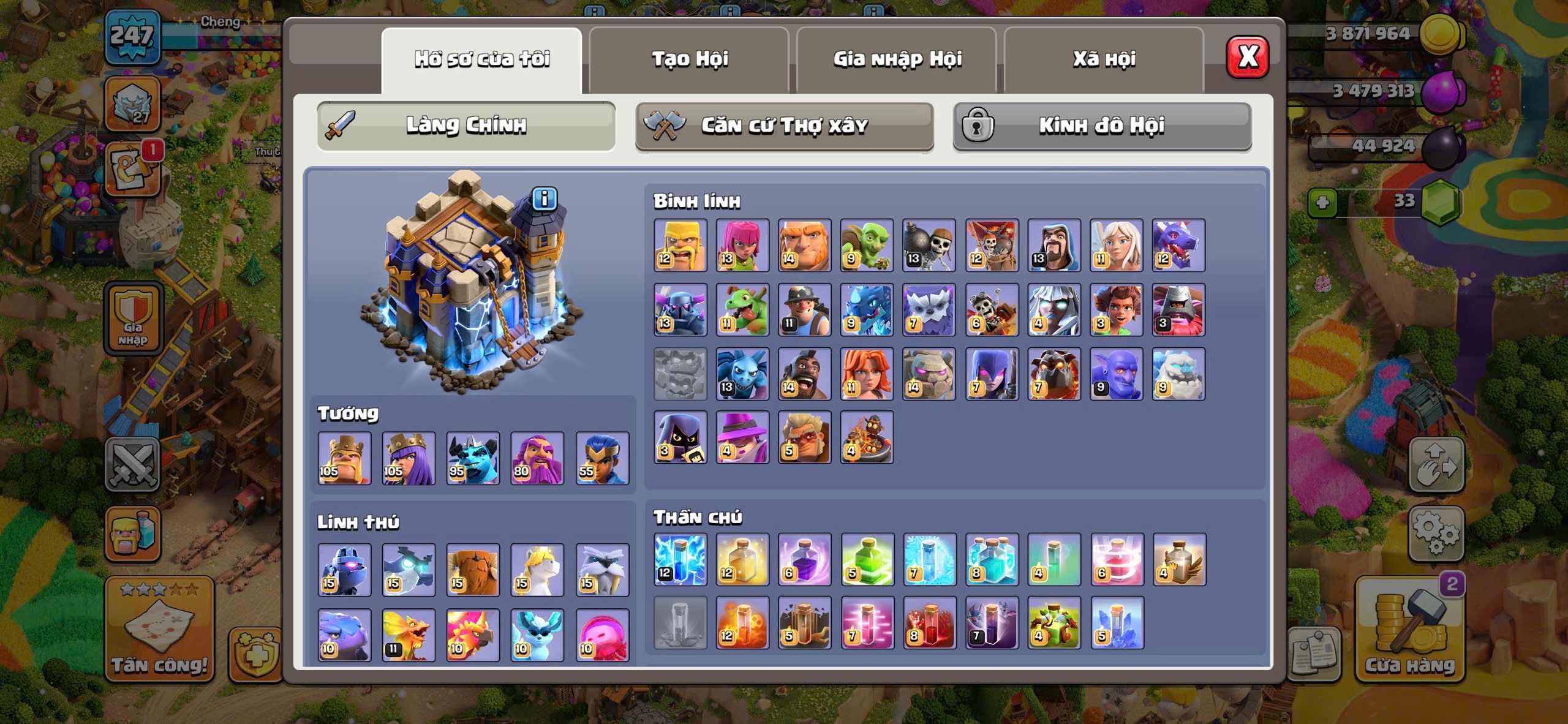Select the Grand Warden hero icon

click(x=537, y=458)
